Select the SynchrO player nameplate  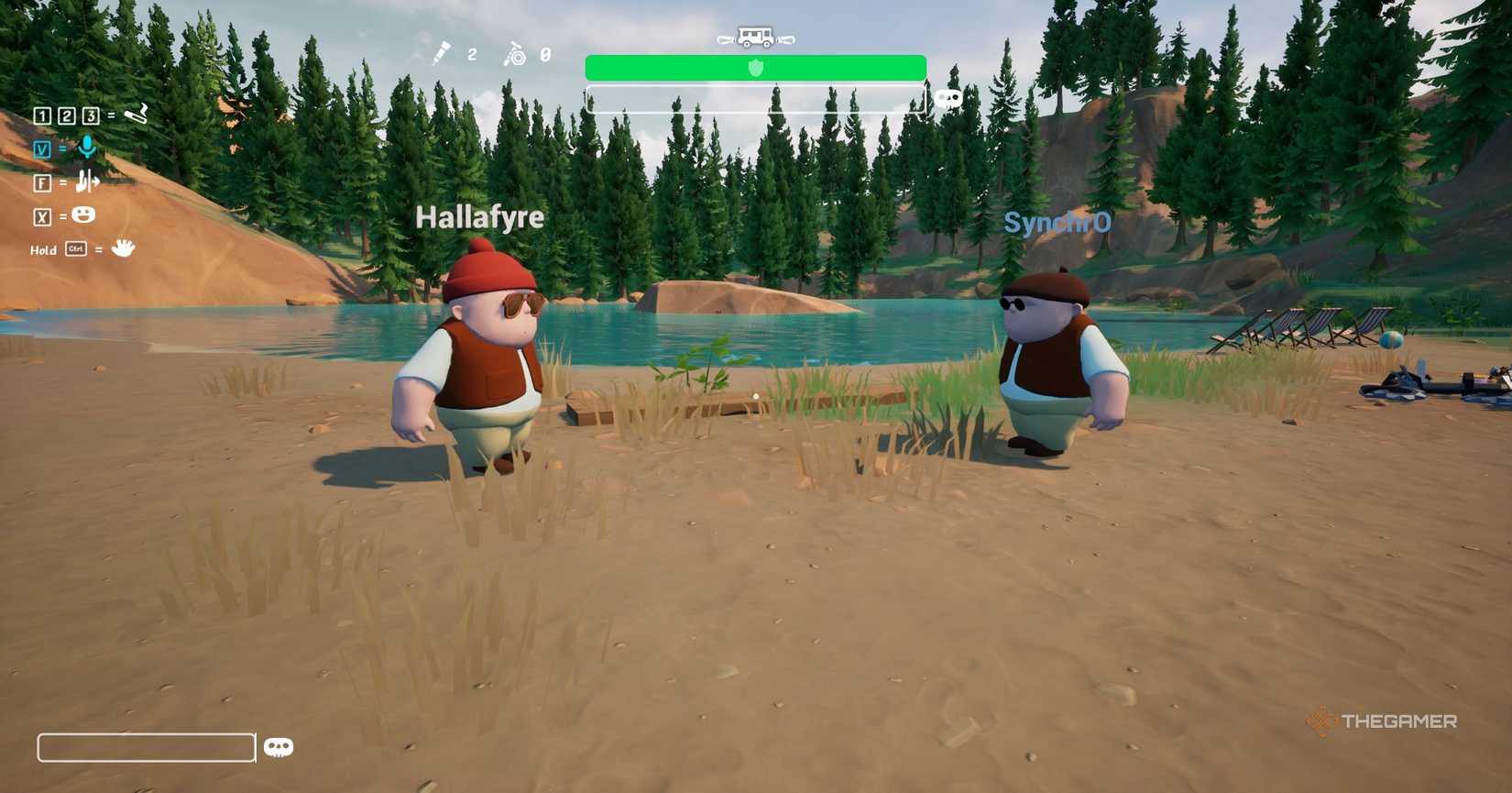(1057, 222)
